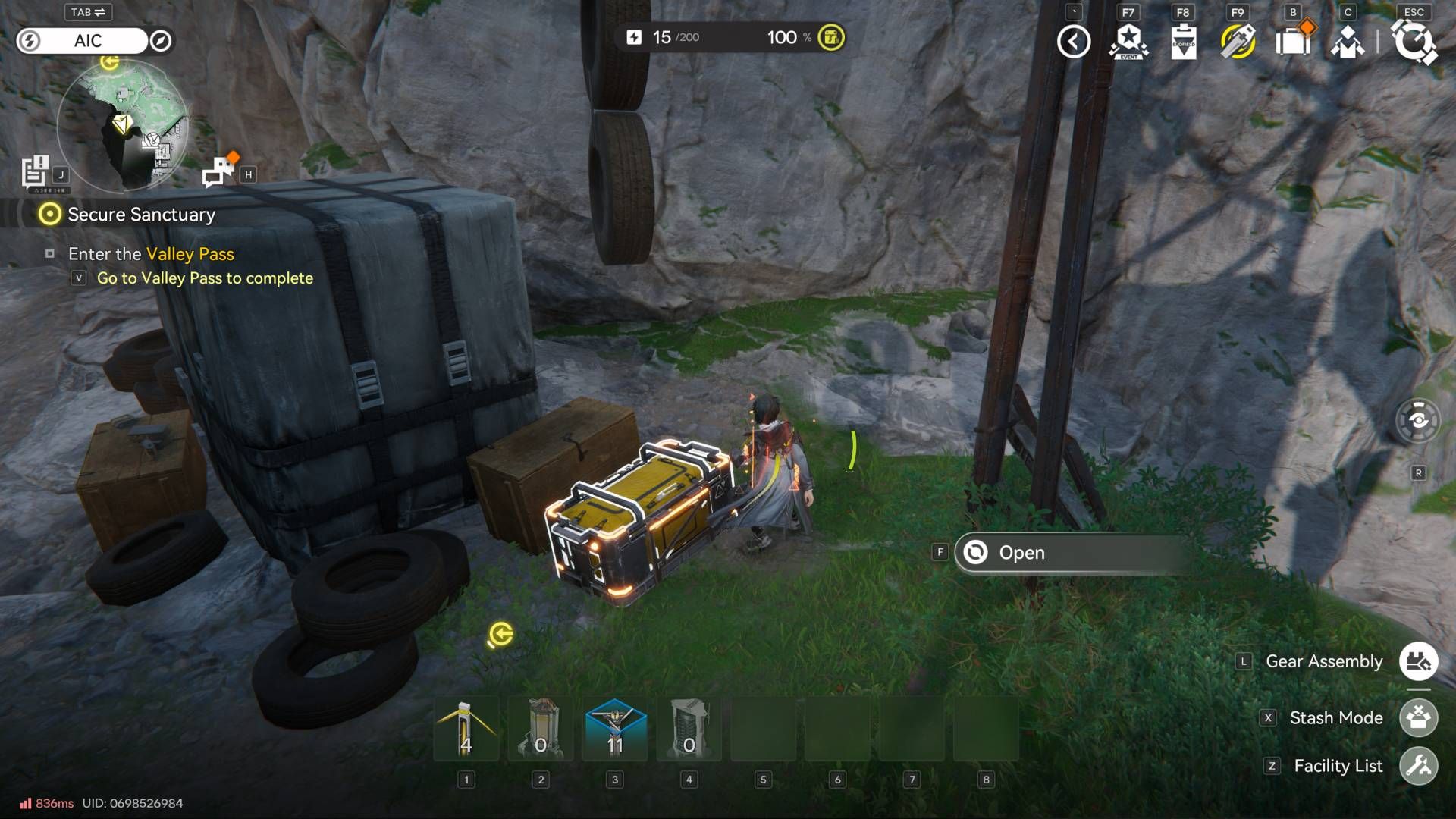Click the back arrow circle icon
The height and width of the screenshot is (819, 1456).
[x=1074, y=42]
